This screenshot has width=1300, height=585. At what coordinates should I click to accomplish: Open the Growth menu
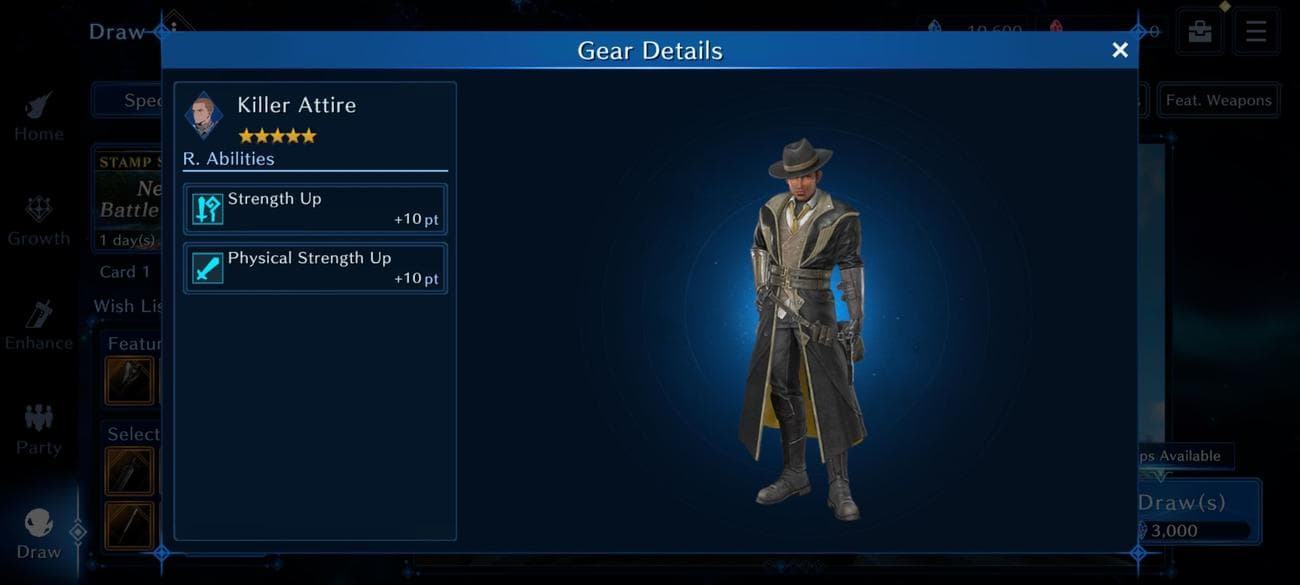38,222
